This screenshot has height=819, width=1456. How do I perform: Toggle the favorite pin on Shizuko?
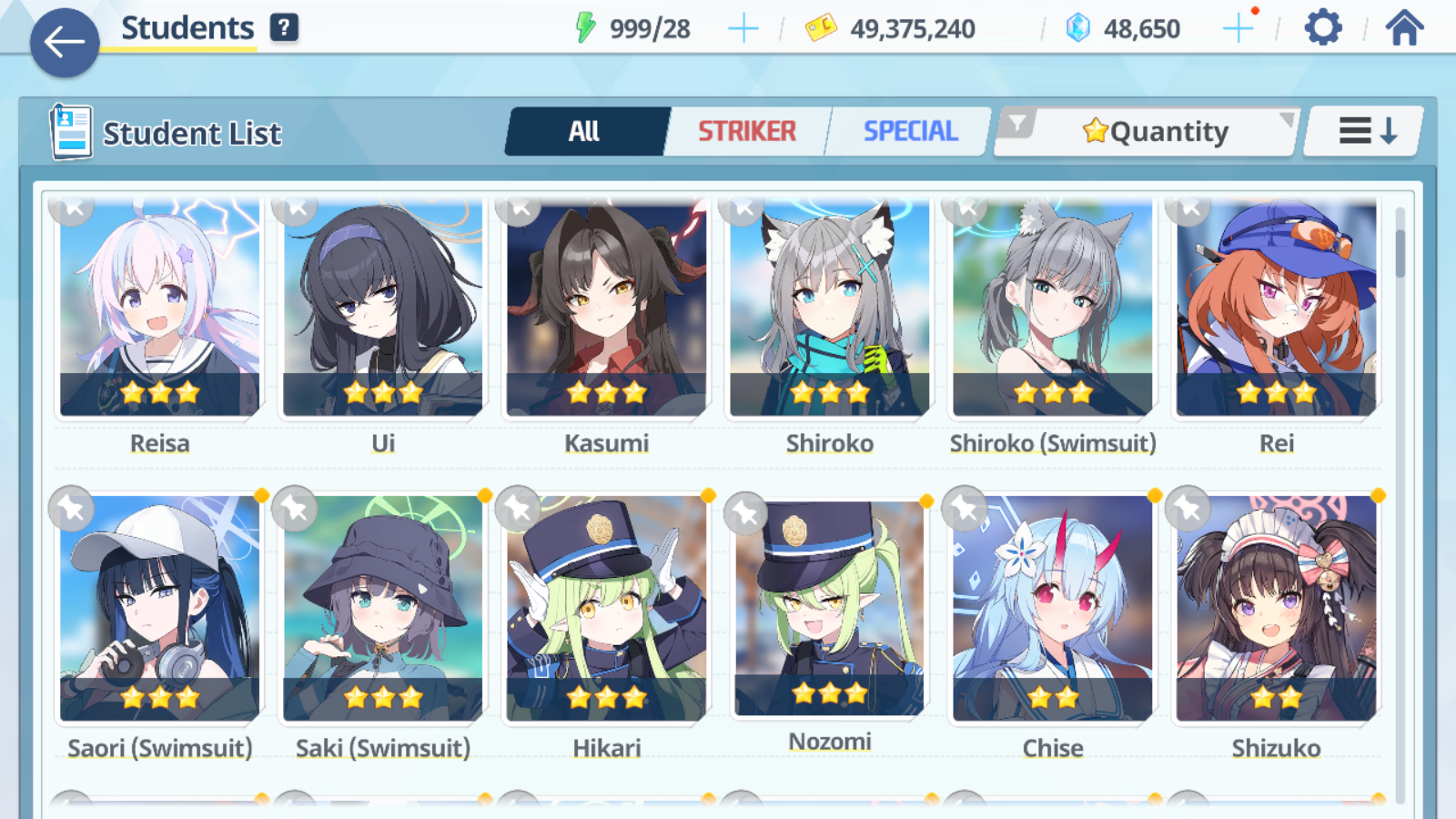(x=1189, y=510)
